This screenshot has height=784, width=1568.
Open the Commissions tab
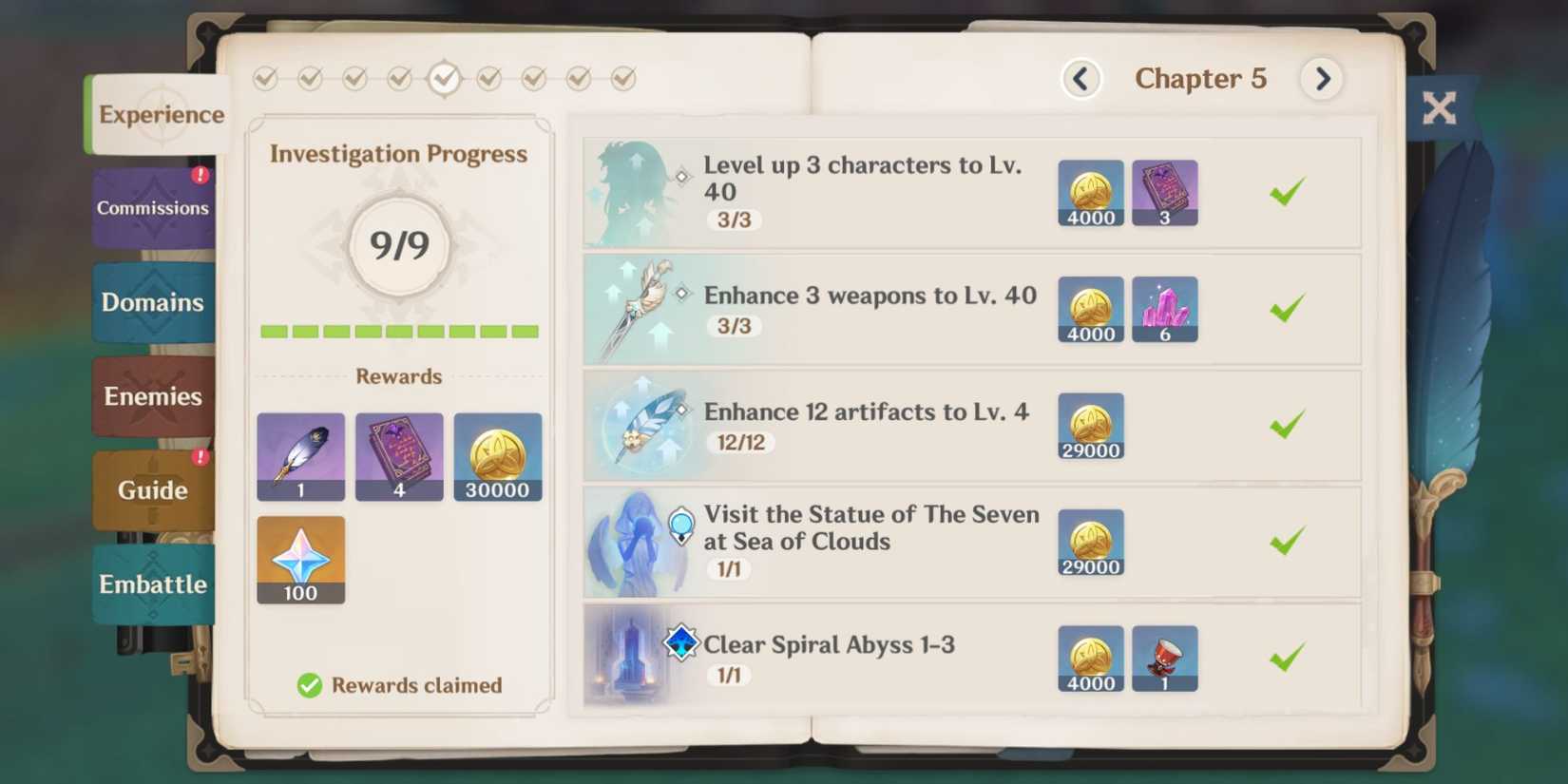click(152, 207)
